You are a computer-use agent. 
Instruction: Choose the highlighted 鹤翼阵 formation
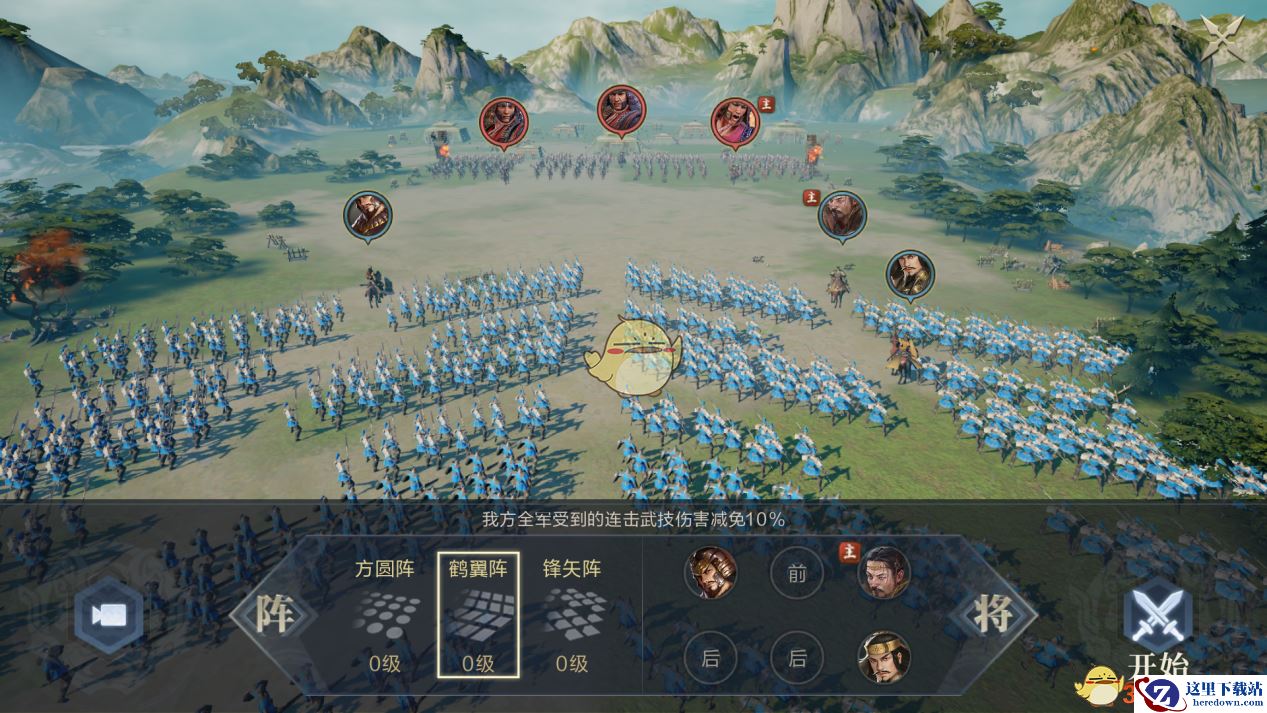point(478,614)
